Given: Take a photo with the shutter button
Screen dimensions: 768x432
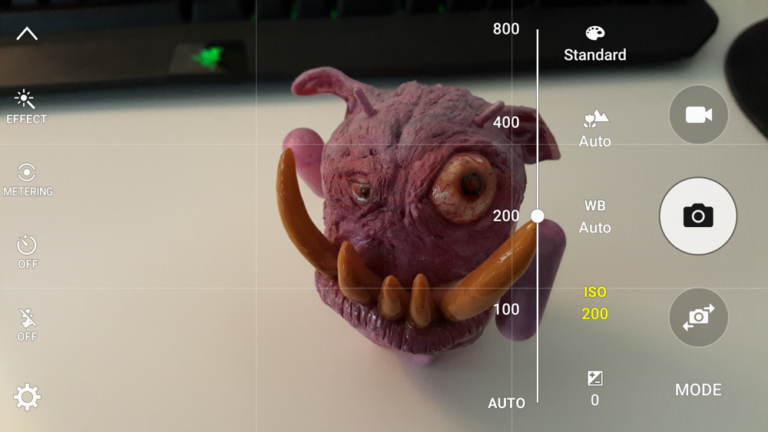Looking at the screenshot, I should (x=698, y=216).
